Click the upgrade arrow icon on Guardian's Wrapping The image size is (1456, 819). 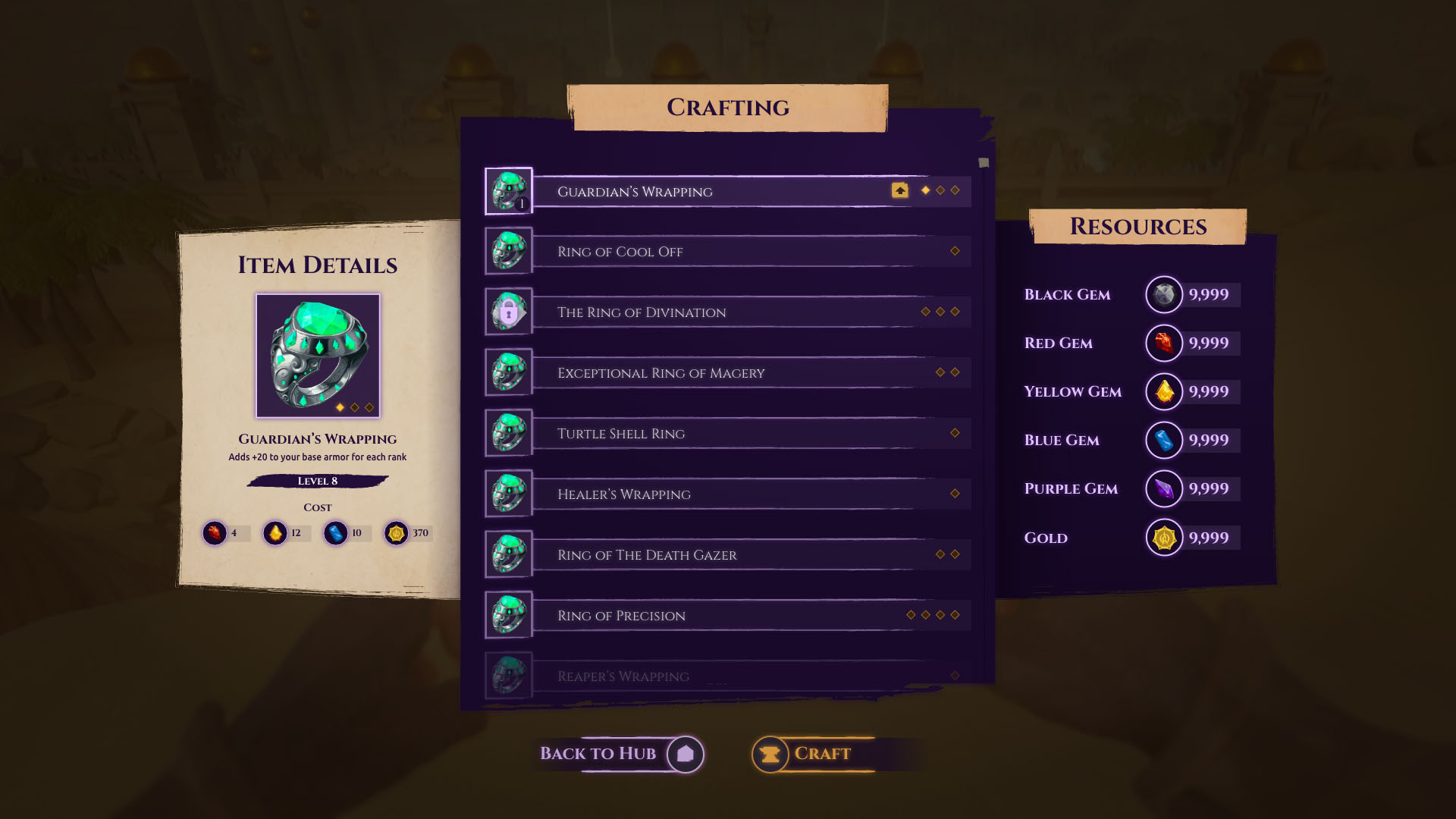coord(899,190)
